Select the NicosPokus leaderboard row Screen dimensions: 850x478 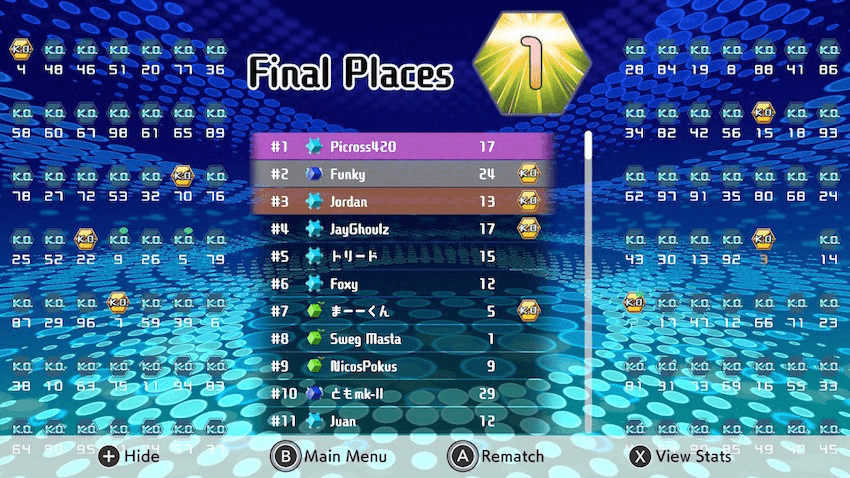pos(402,366)
